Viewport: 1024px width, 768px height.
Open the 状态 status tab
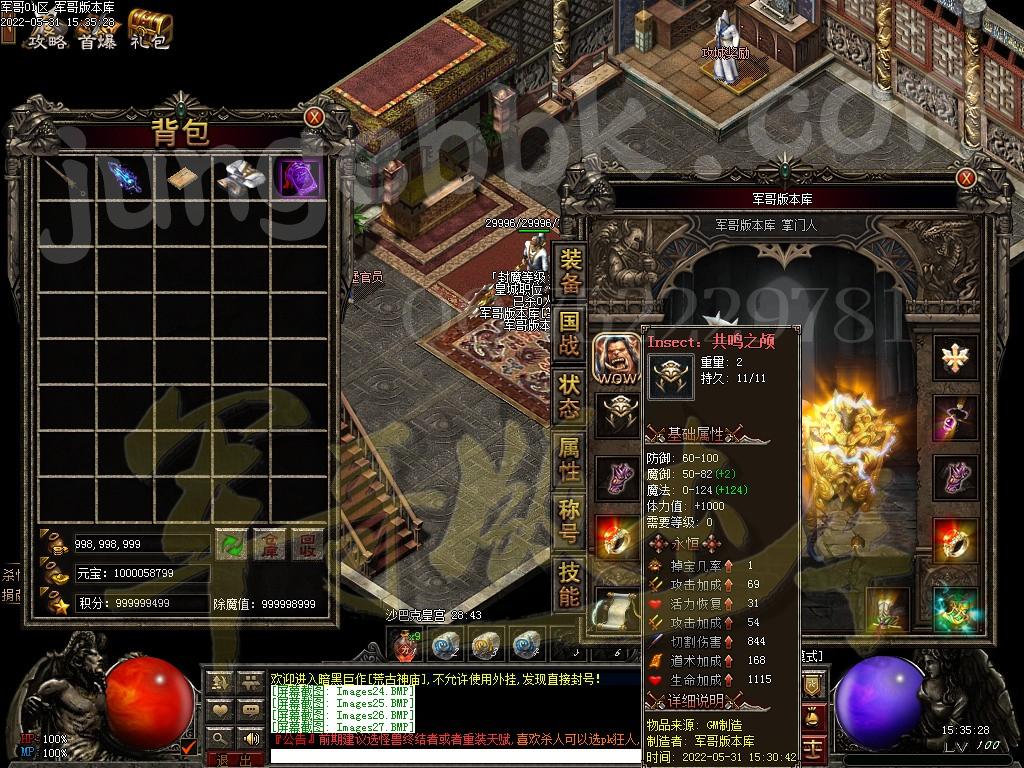569,397
